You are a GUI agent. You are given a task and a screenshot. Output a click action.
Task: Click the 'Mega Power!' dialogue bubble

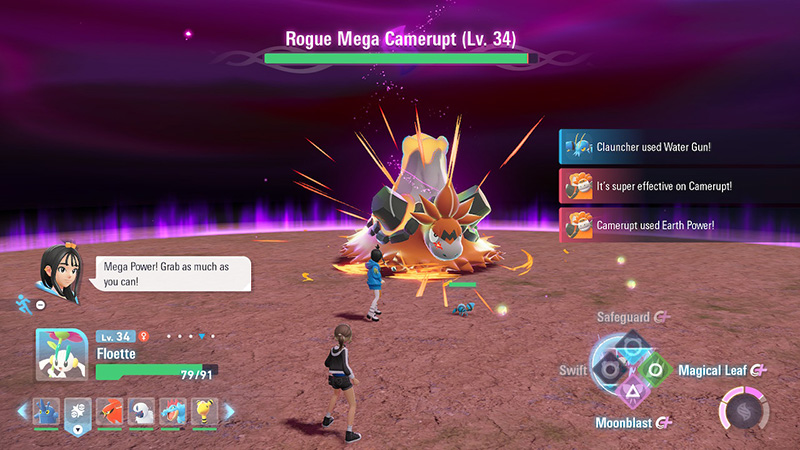pyautogui.click(x=165, y=274)
